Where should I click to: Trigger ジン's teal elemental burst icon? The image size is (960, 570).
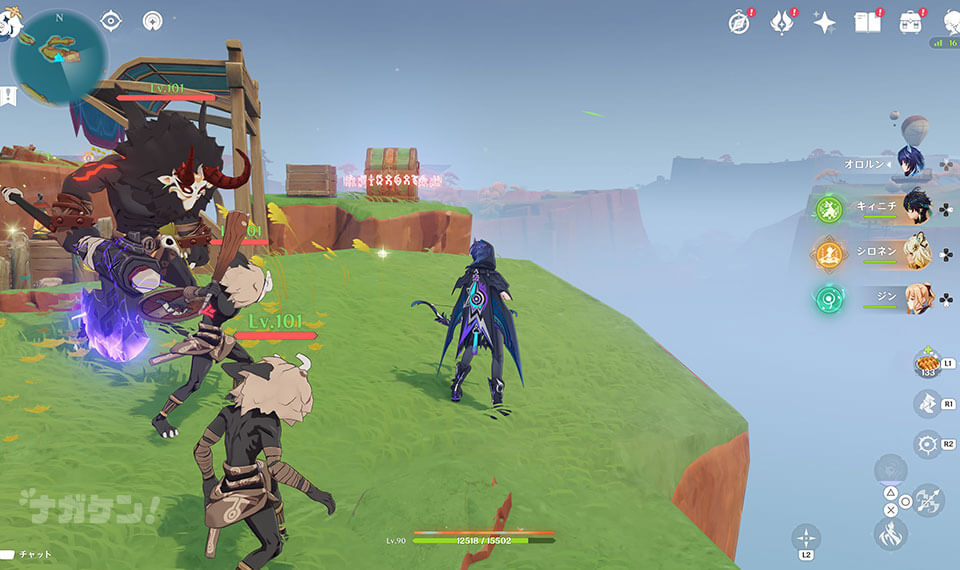click(828, 299)
